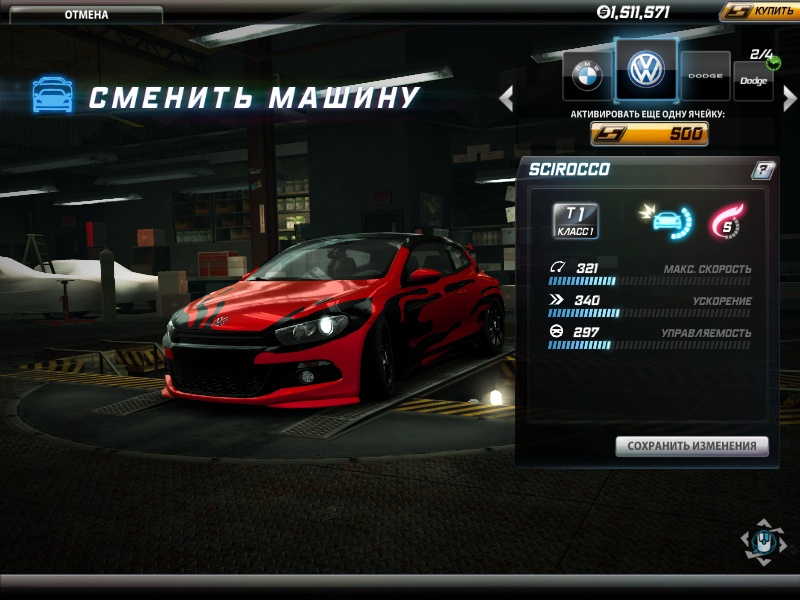The image size is (800, 600).
Task: Open the КУПИТЬ currency purchase button
Action: tap(758, 12)
